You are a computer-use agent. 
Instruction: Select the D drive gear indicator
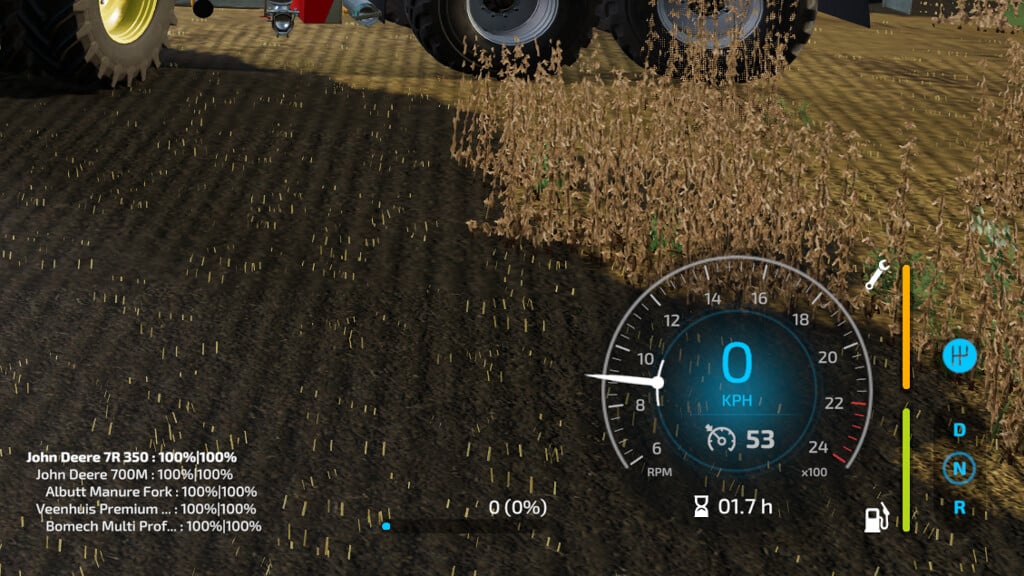pos(959,430)
